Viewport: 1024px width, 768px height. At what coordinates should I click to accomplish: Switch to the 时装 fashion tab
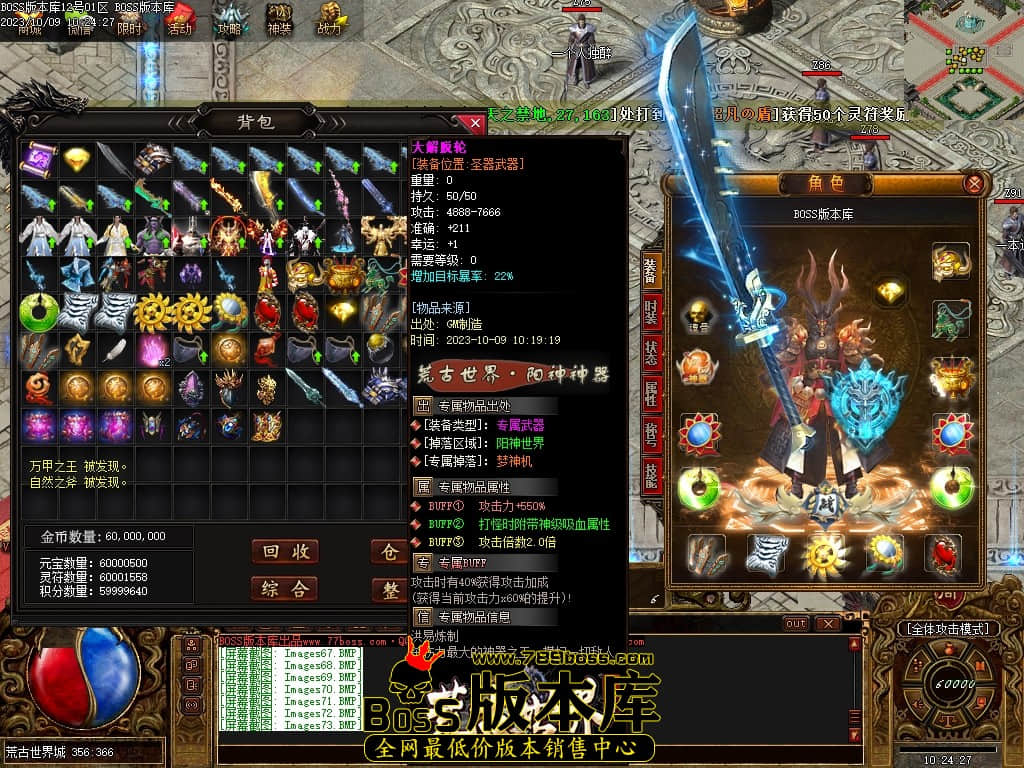[x=651, y=312]
